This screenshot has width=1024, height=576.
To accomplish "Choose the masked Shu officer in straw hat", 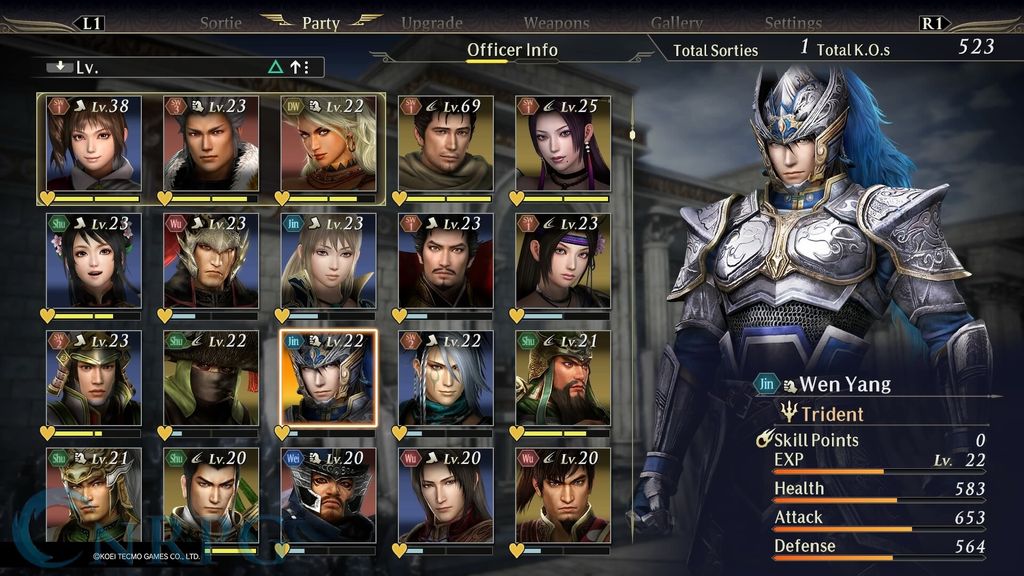I will coord(211,378).
